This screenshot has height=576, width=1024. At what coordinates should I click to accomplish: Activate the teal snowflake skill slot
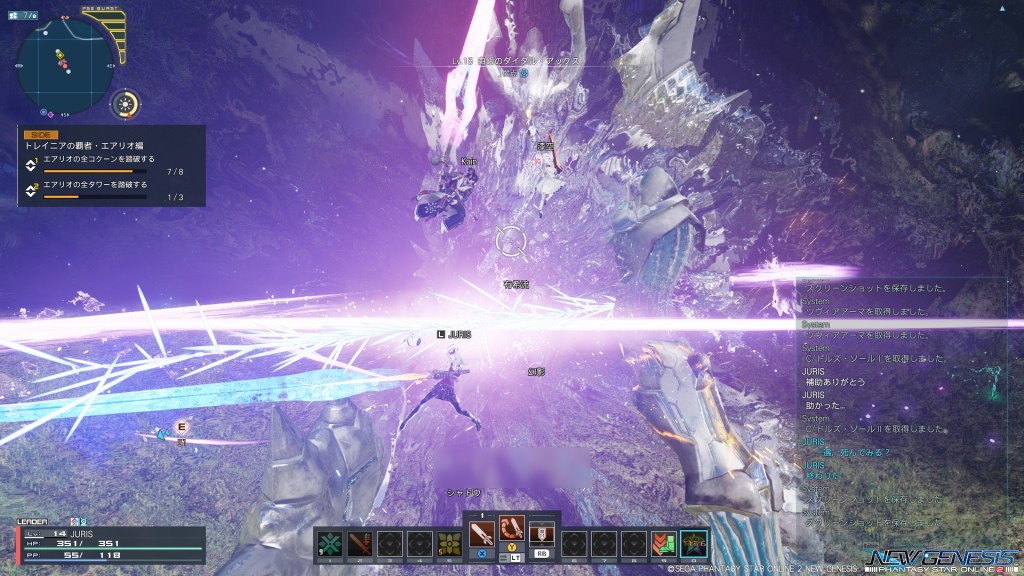(330, 543)
